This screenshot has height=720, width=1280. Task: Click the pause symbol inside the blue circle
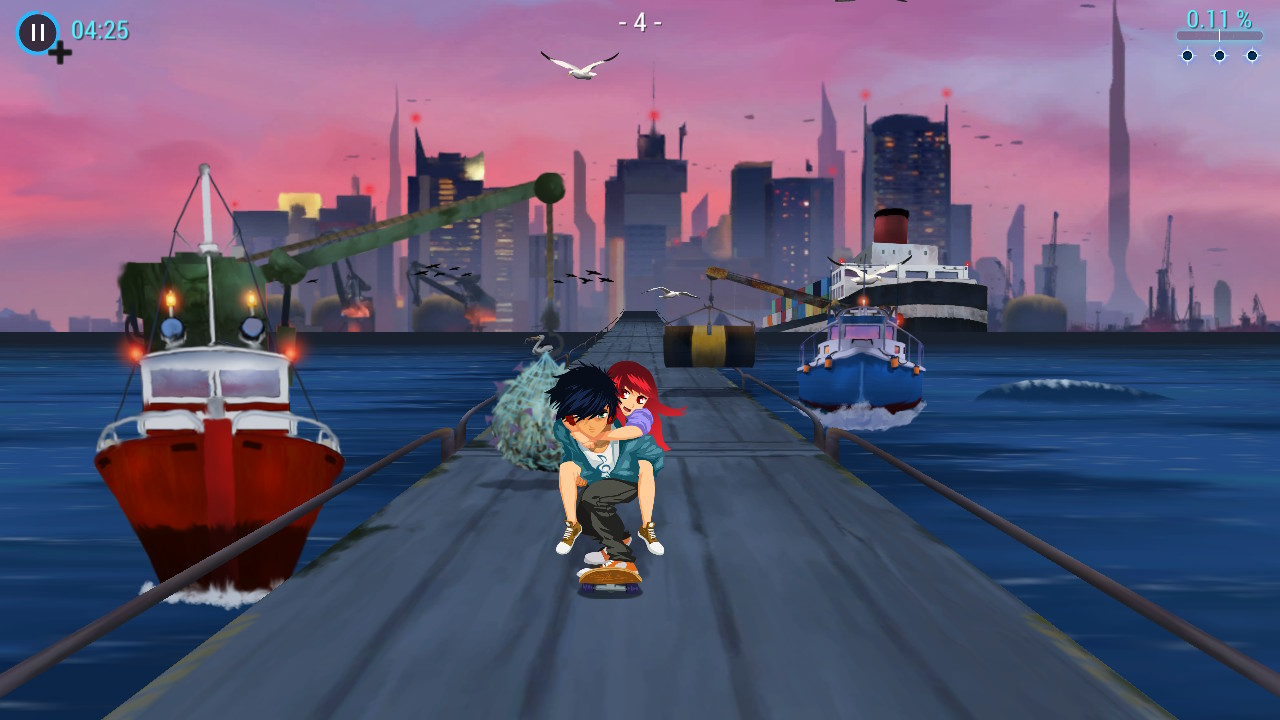pos(37,33)
